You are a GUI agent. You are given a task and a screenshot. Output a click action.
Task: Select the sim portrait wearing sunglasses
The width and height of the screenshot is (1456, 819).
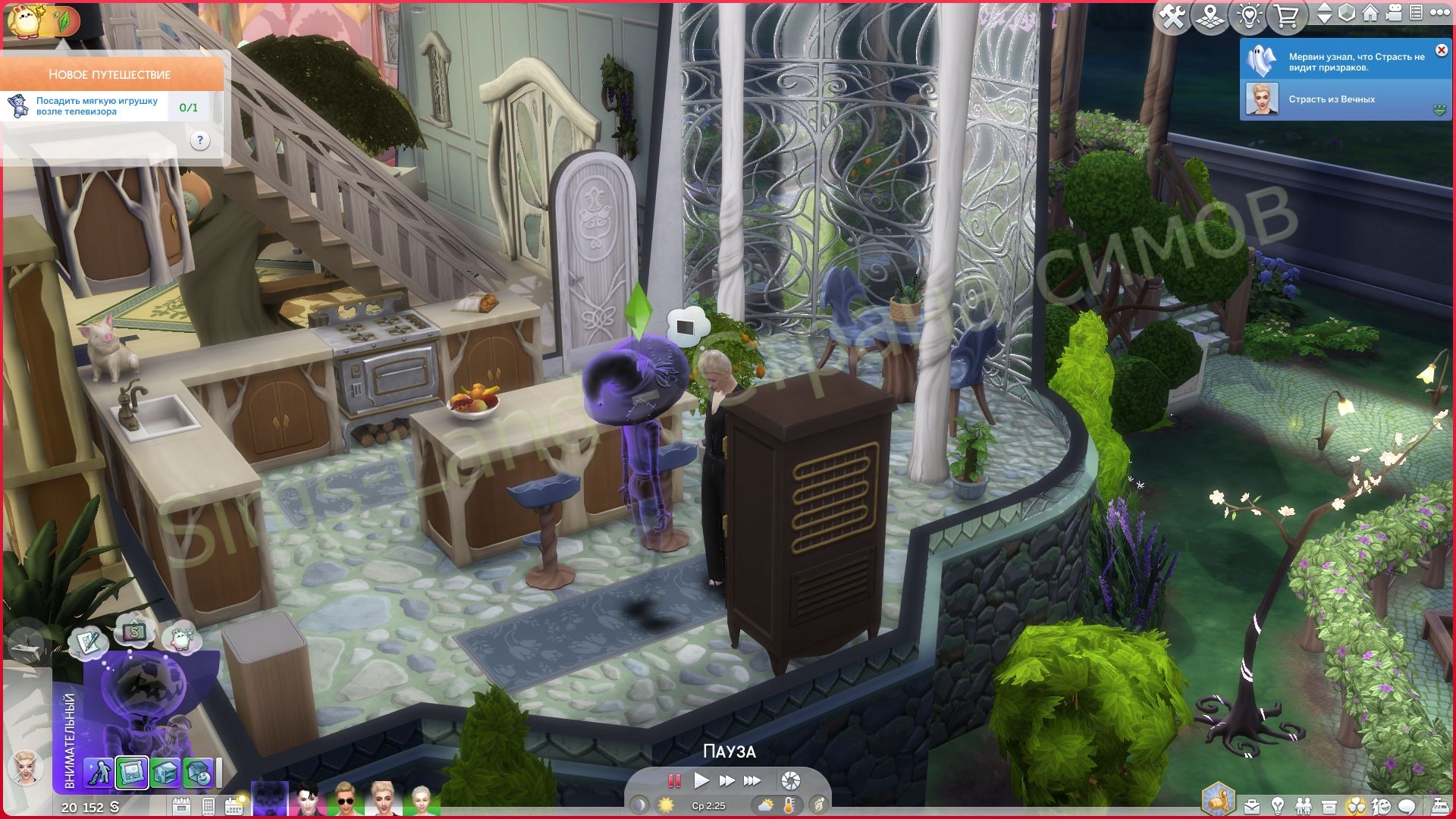pyautogui.click(x=346, y=800)
